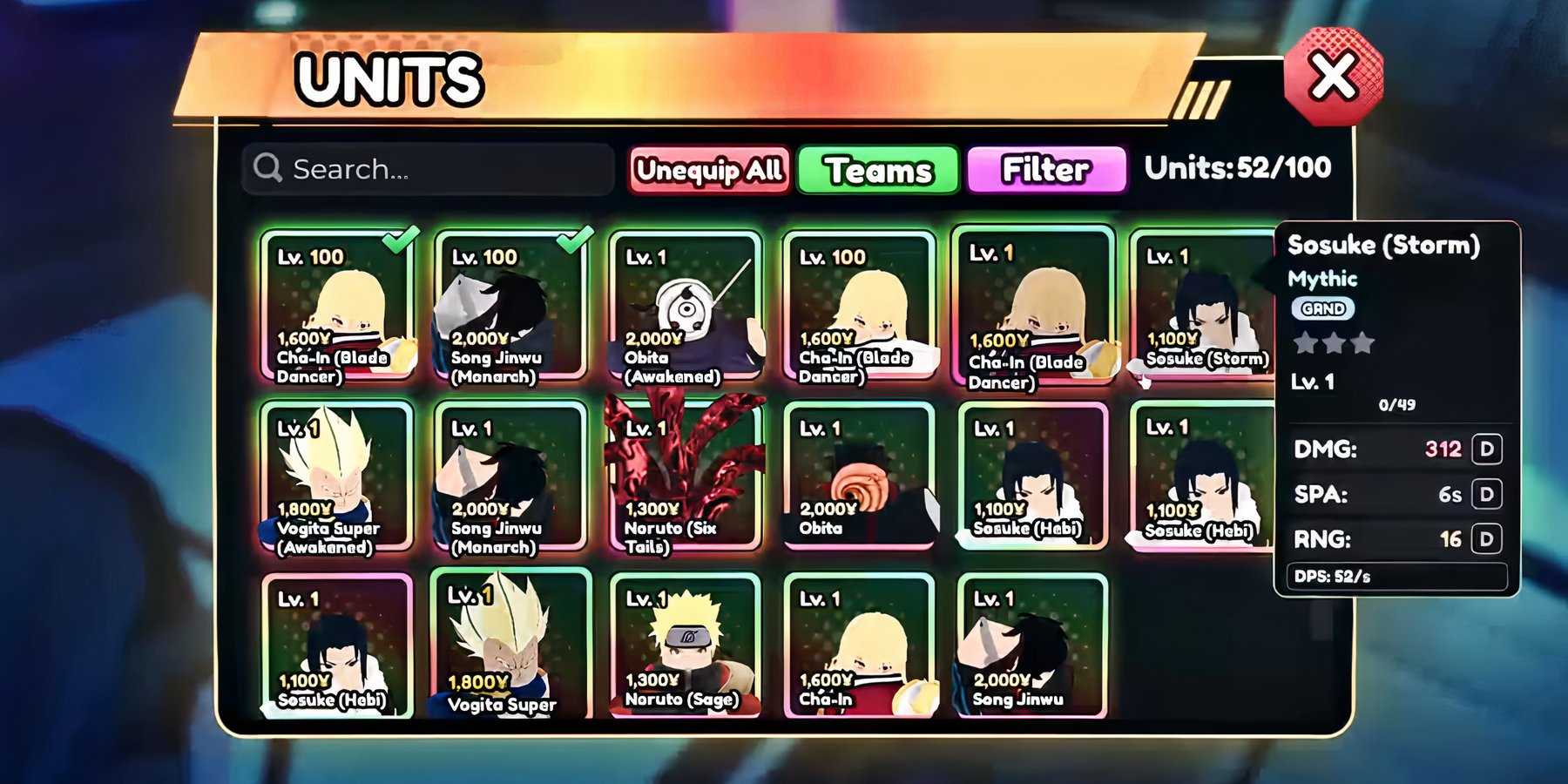Click the Search input field
Screen dimensions: 1568x784
pos(425,169)
